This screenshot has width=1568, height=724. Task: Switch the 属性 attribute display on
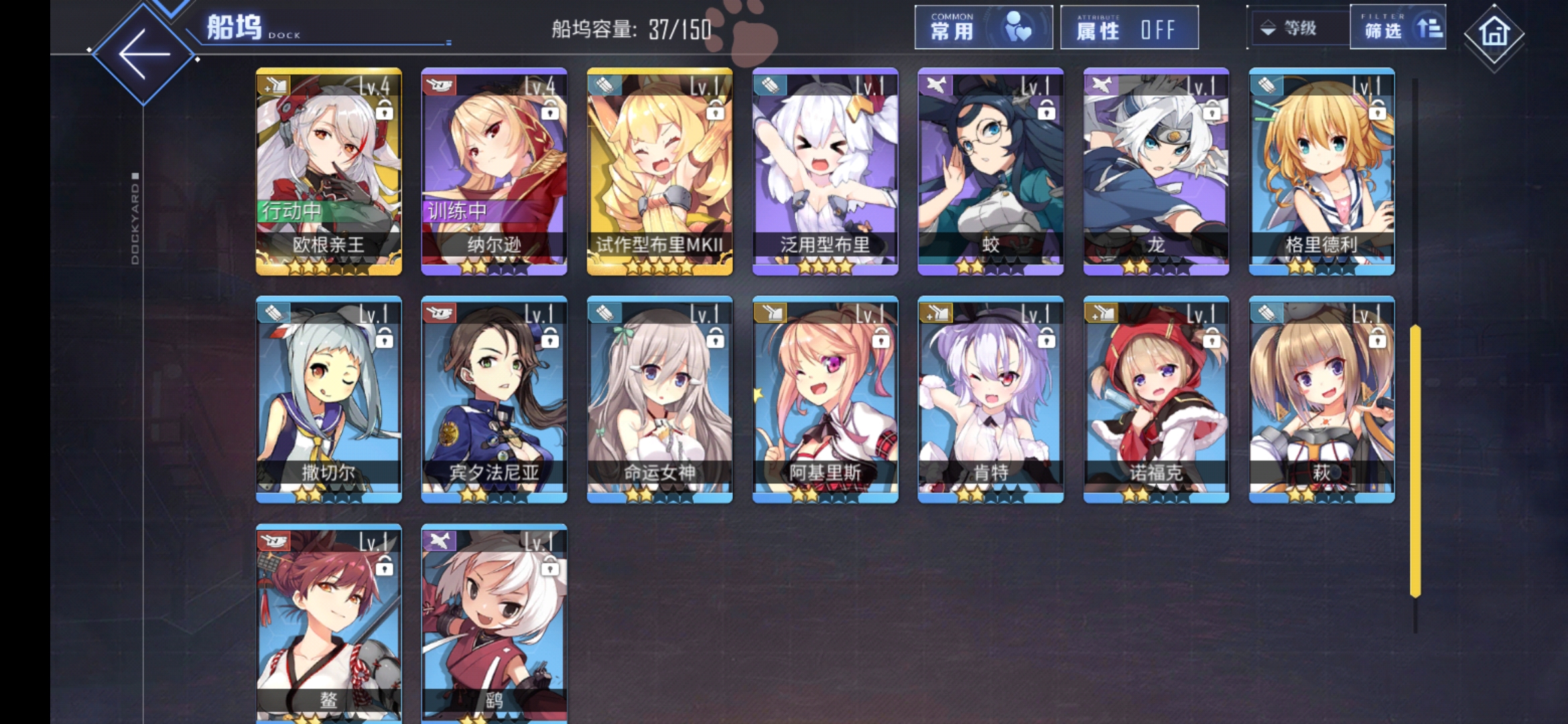click(x=1129, y=28)
